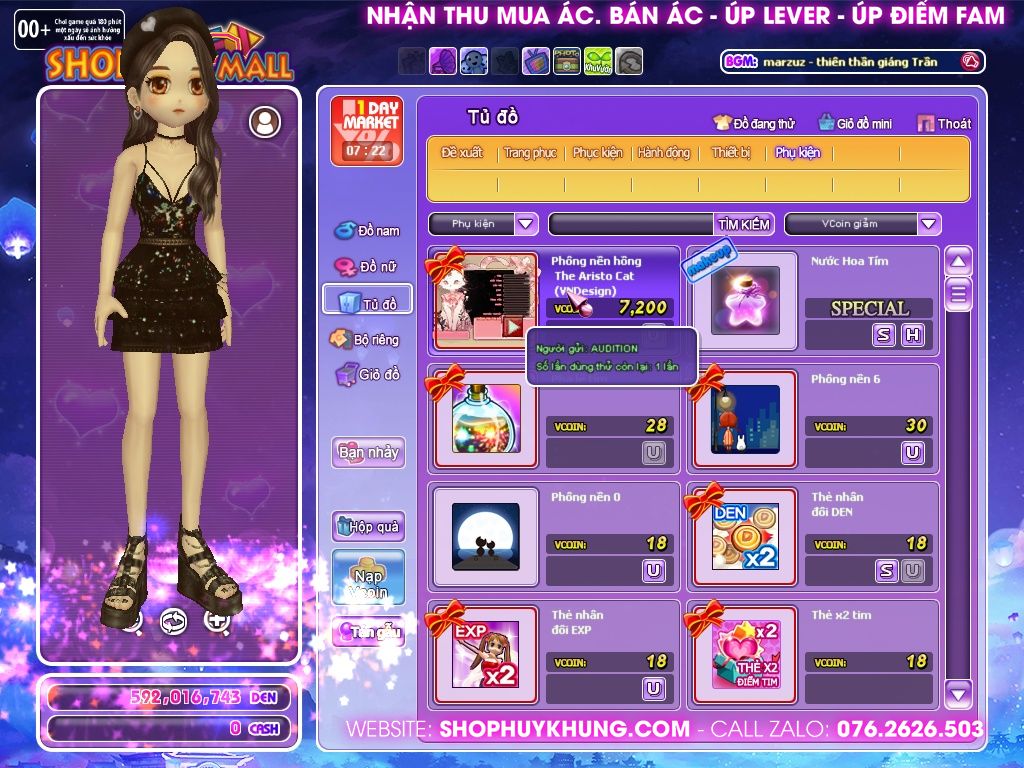Open the Đồ nữ category
Image resolution: width=1024 pixels, height=768 pixels.
pyautogui.click(x=368, y=267)
